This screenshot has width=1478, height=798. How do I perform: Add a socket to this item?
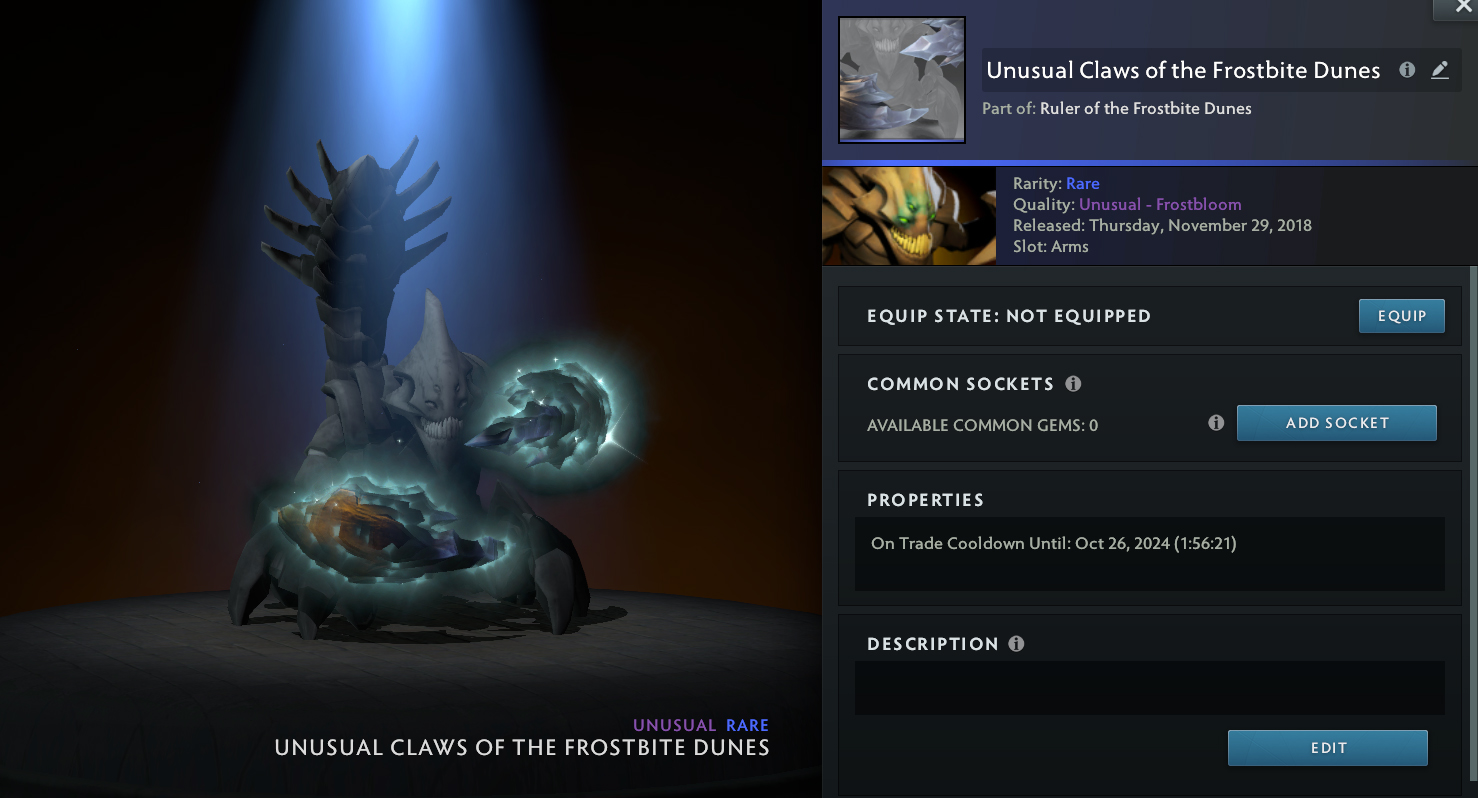(x=1336, y=423)
